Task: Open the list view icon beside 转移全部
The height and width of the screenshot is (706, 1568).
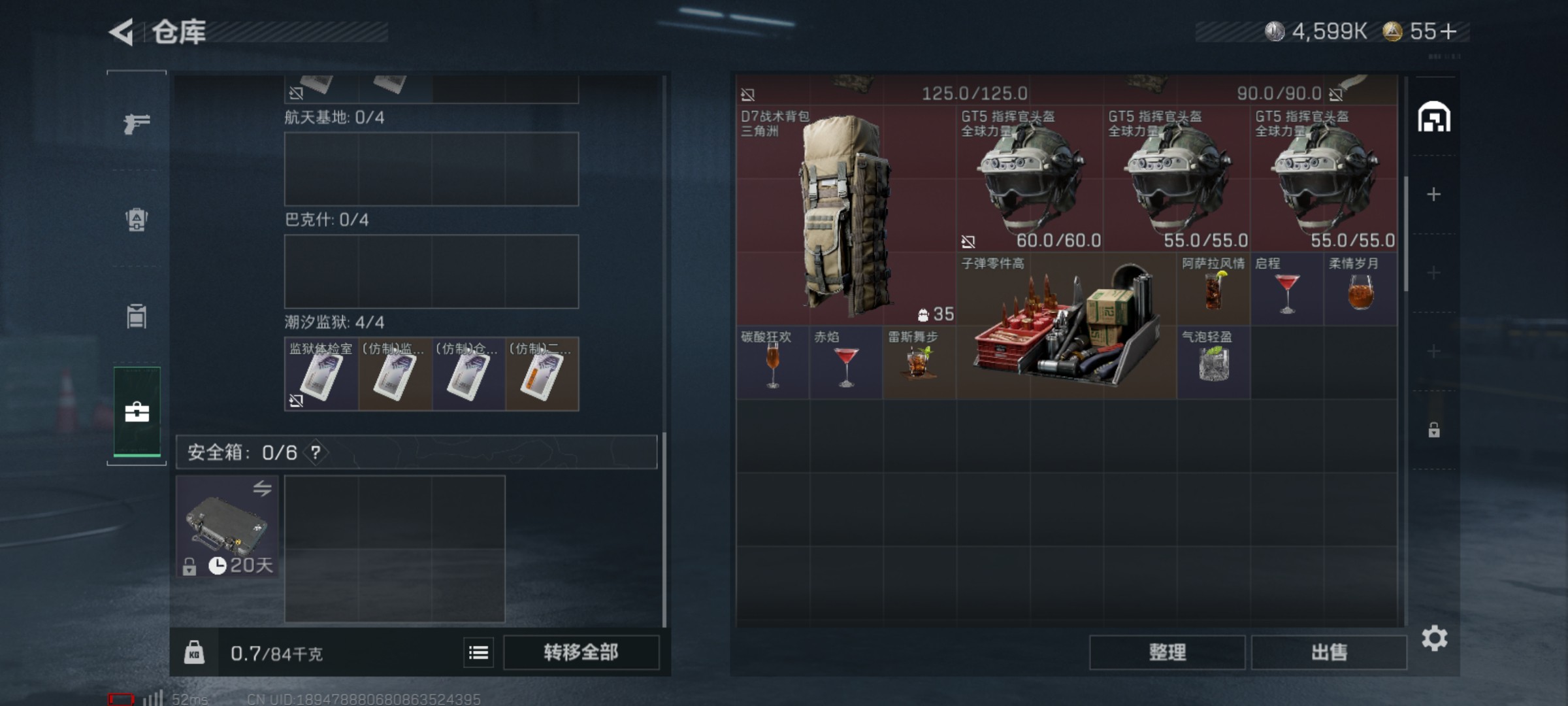Action: pyautogui.click(x=478, y=652)
